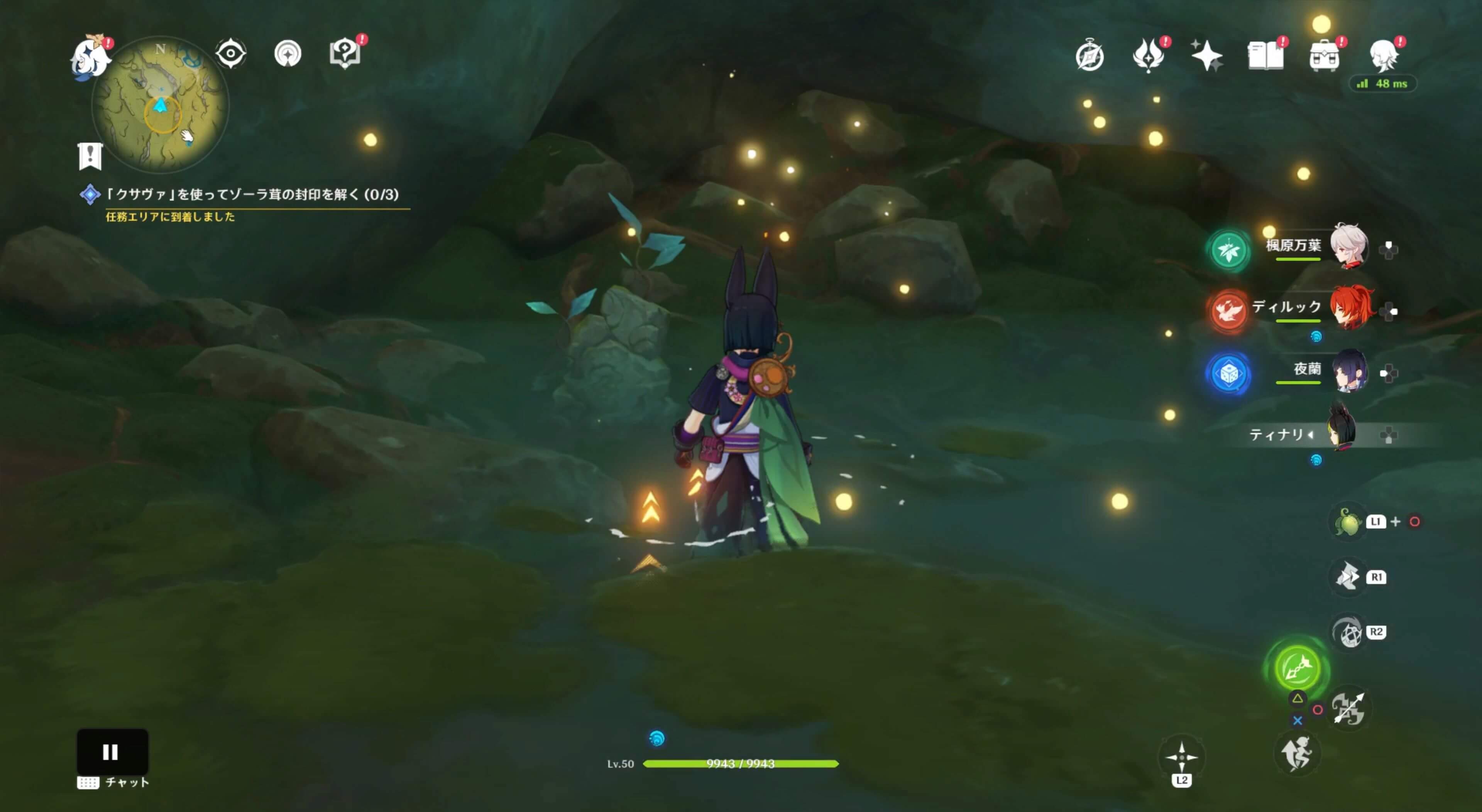
Task: Activate the Elemental Sight eye icon
Action: [x=231, y=54]
